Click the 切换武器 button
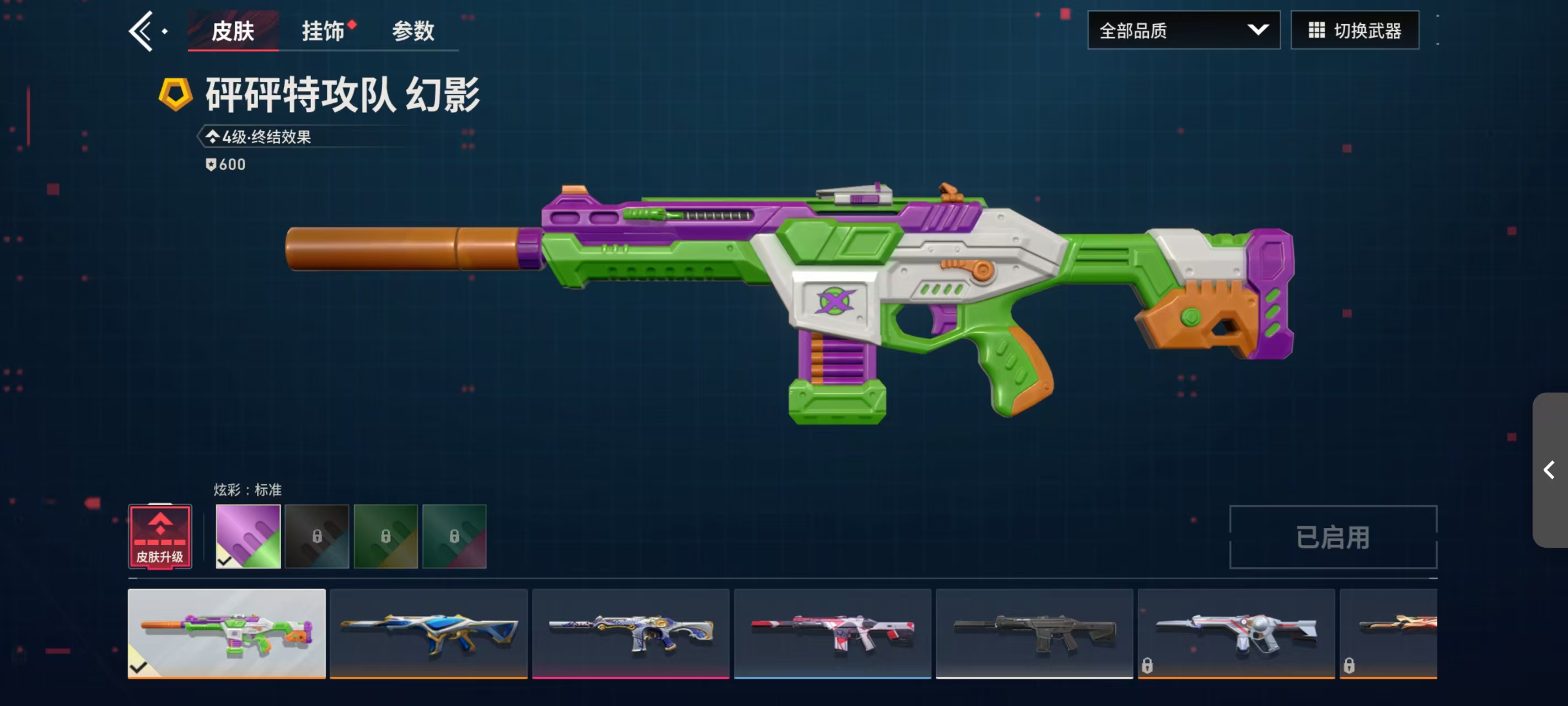1568x706 pixels. tap(1354, 30)
